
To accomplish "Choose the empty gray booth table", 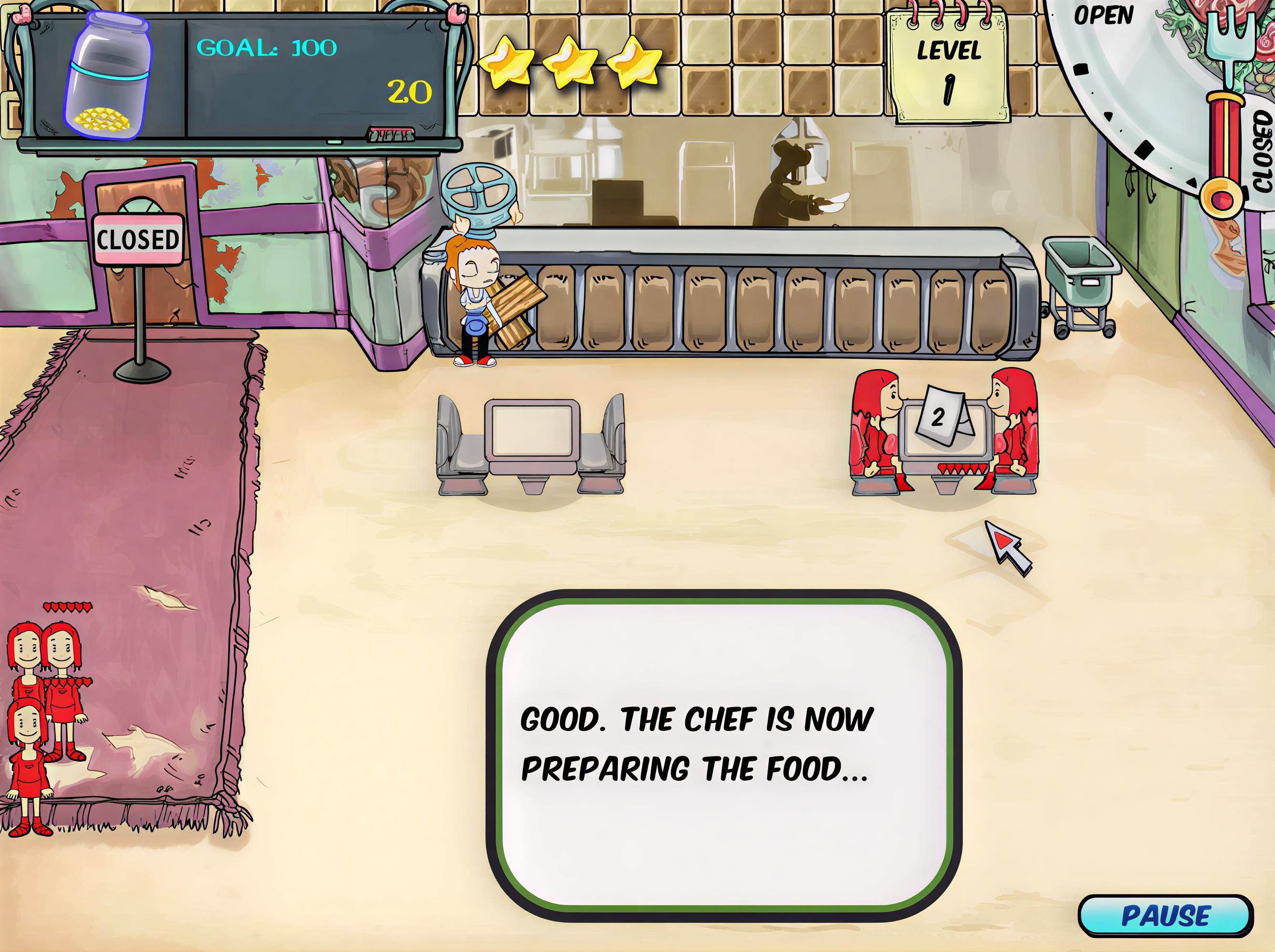I will pos(531,439).
